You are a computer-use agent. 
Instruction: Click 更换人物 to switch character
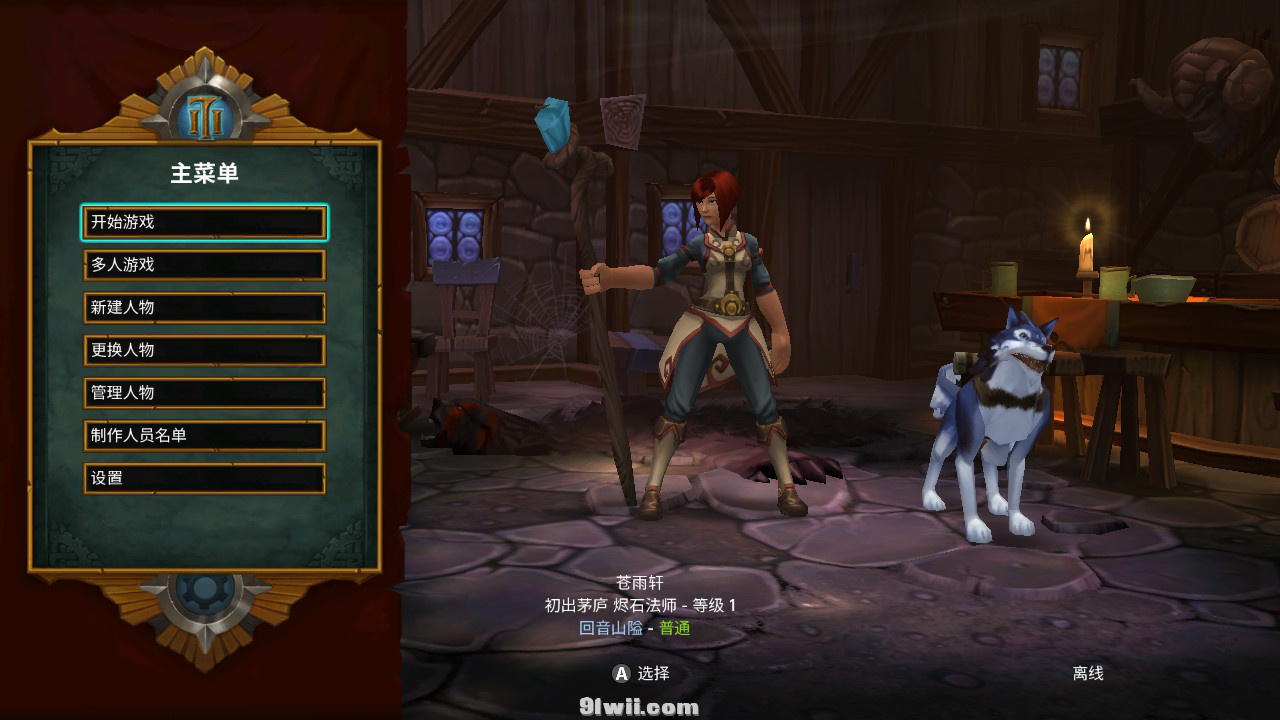204,350
